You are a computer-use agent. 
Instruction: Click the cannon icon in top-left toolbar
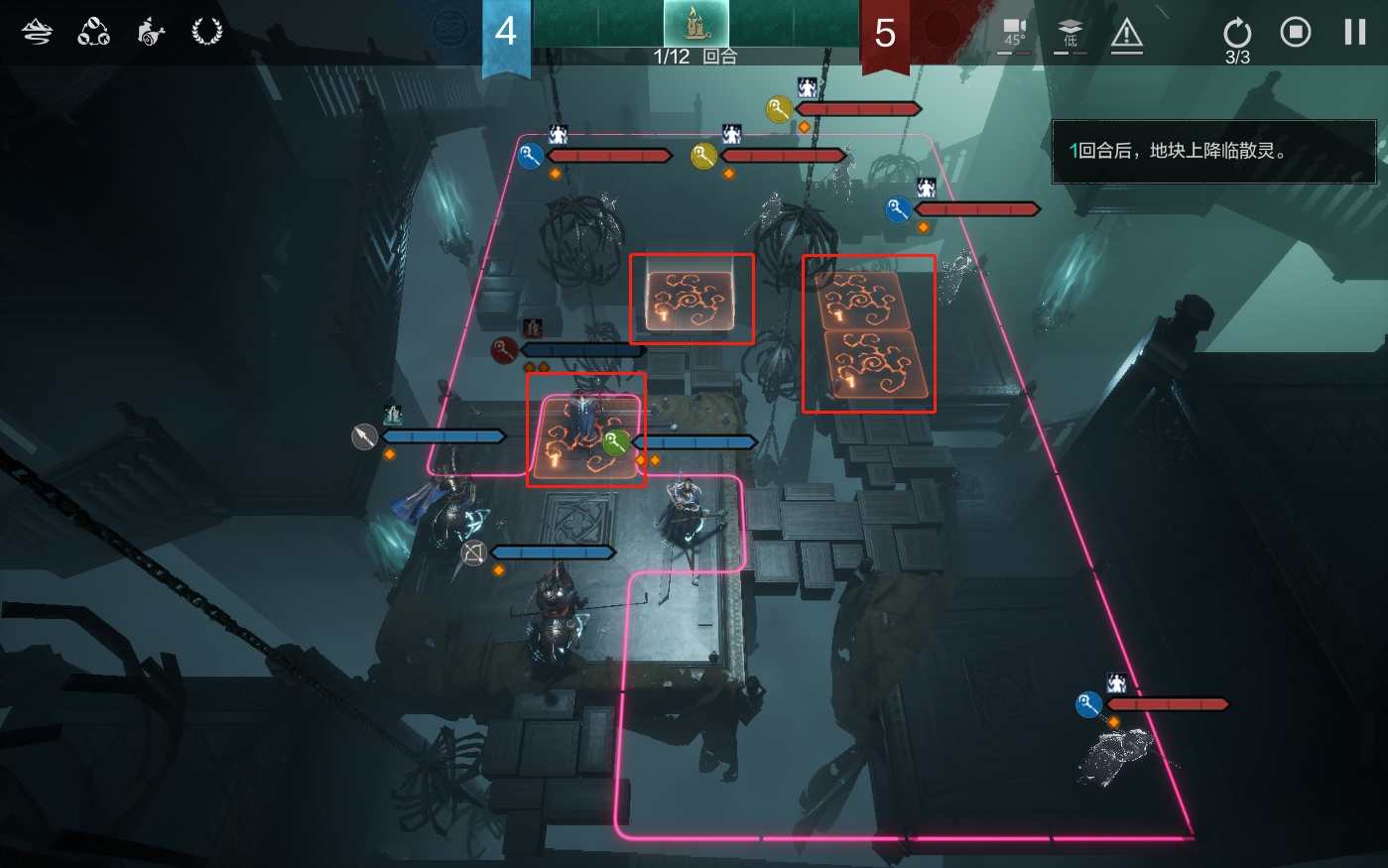click(151, 32)
